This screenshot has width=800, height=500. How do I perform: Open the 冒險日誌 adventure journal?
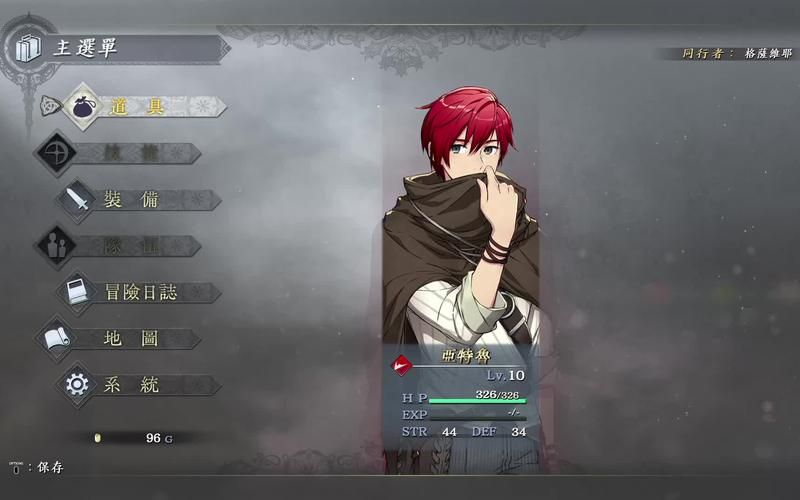[x=140, y=292]
